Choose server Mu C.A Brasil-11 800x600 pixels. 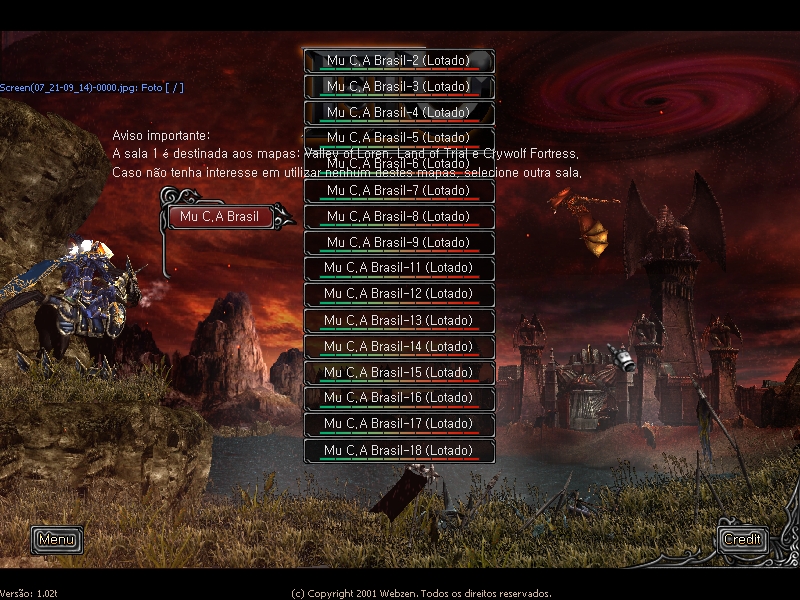(x=399, y=269)
